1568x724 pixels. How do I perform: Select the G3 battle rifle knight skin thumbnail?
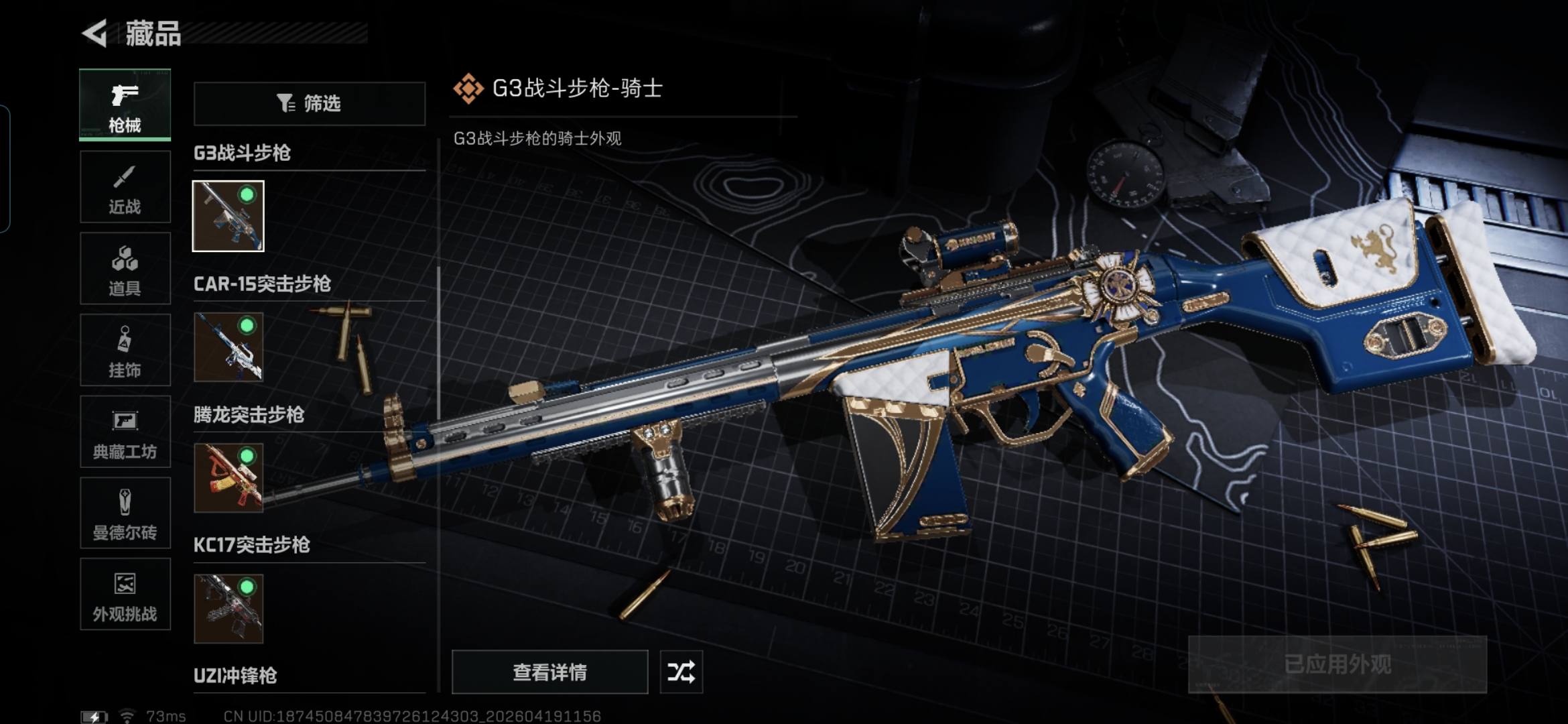click(x=228, y=216)
